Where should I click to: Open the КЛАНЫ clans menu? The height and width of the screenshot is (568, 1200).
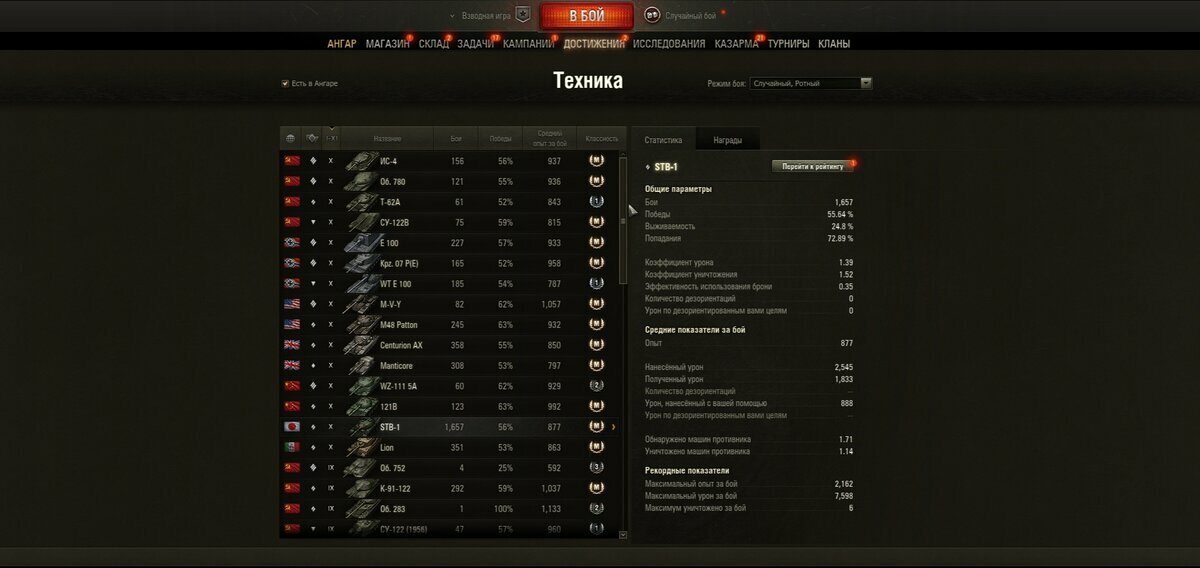pos(834,44)
